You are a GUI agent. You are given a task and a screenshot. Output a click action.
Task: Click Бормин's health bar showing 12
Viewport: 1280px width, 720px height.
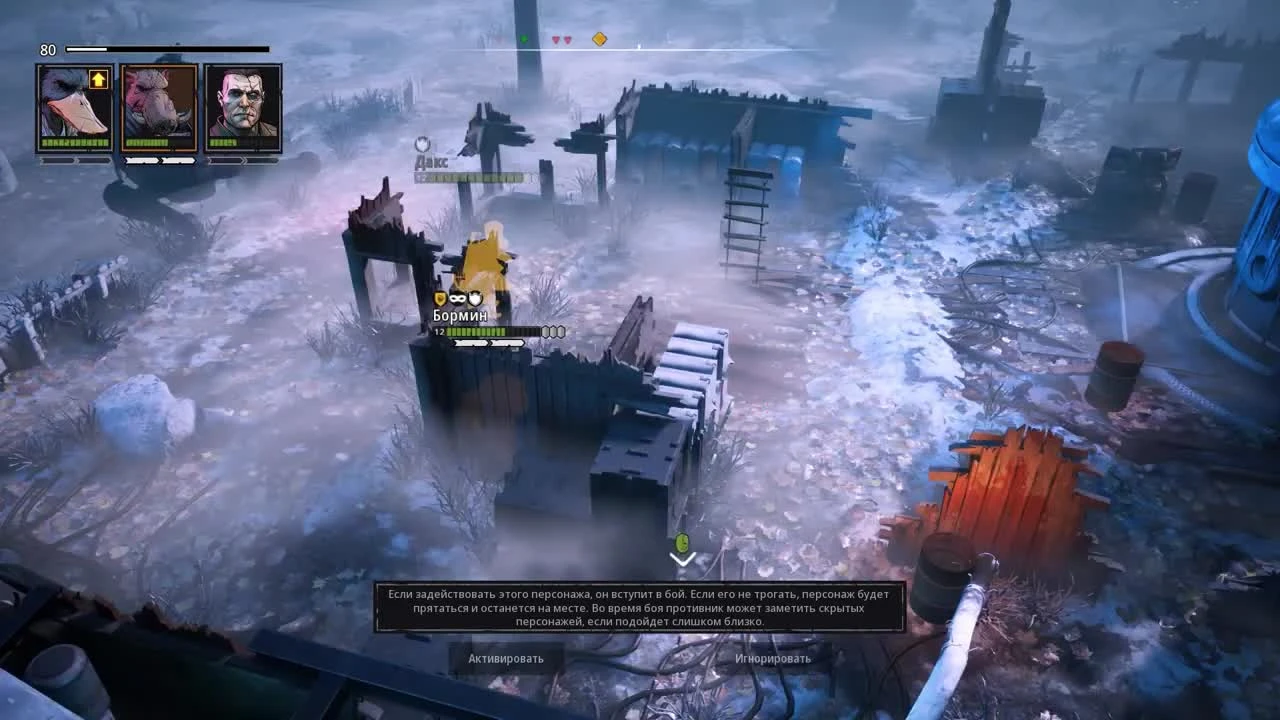[480, 330]
